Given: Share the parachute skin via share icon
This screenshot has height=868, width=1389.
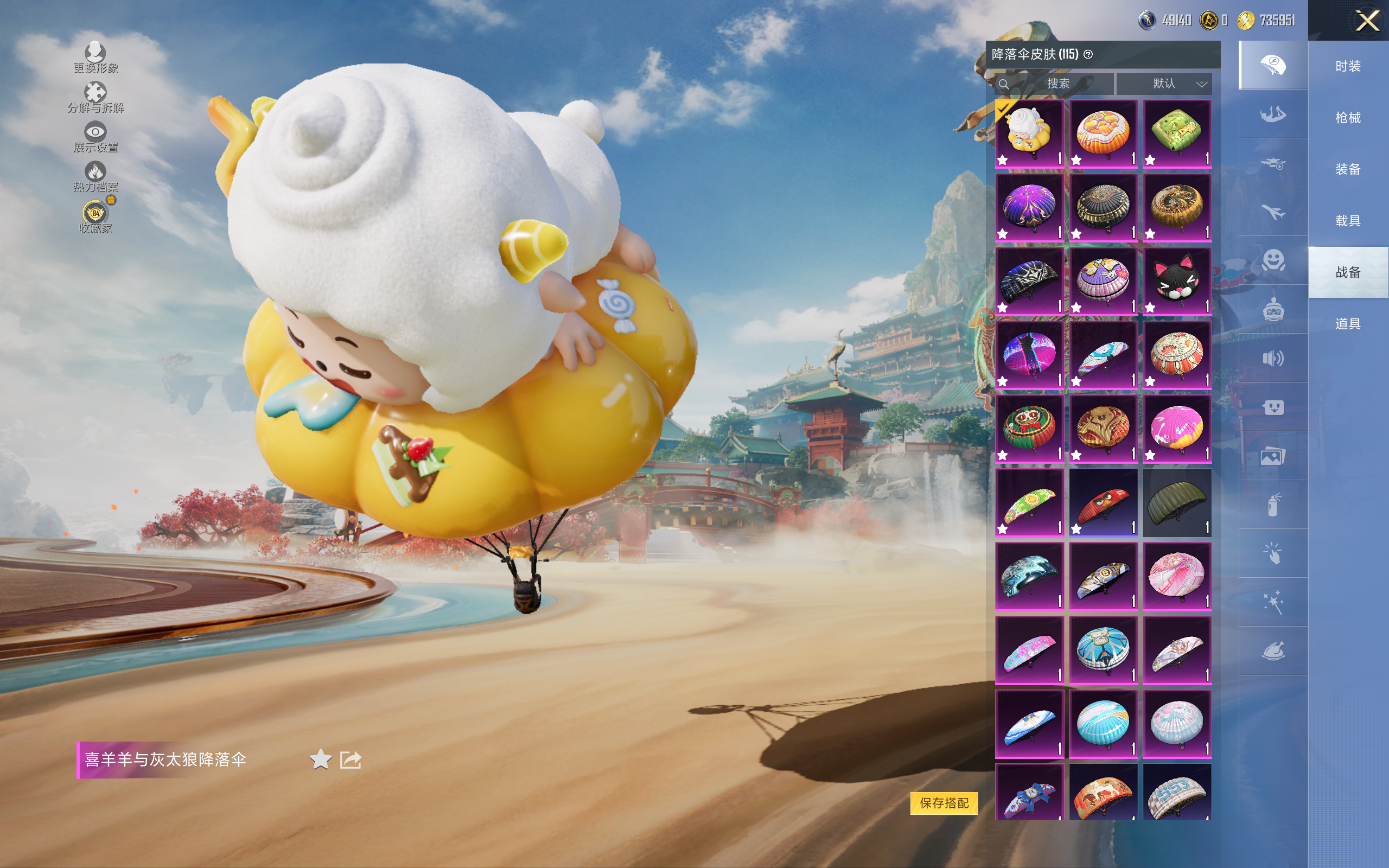Looking at the screenshot, I should tap(350, 759).
